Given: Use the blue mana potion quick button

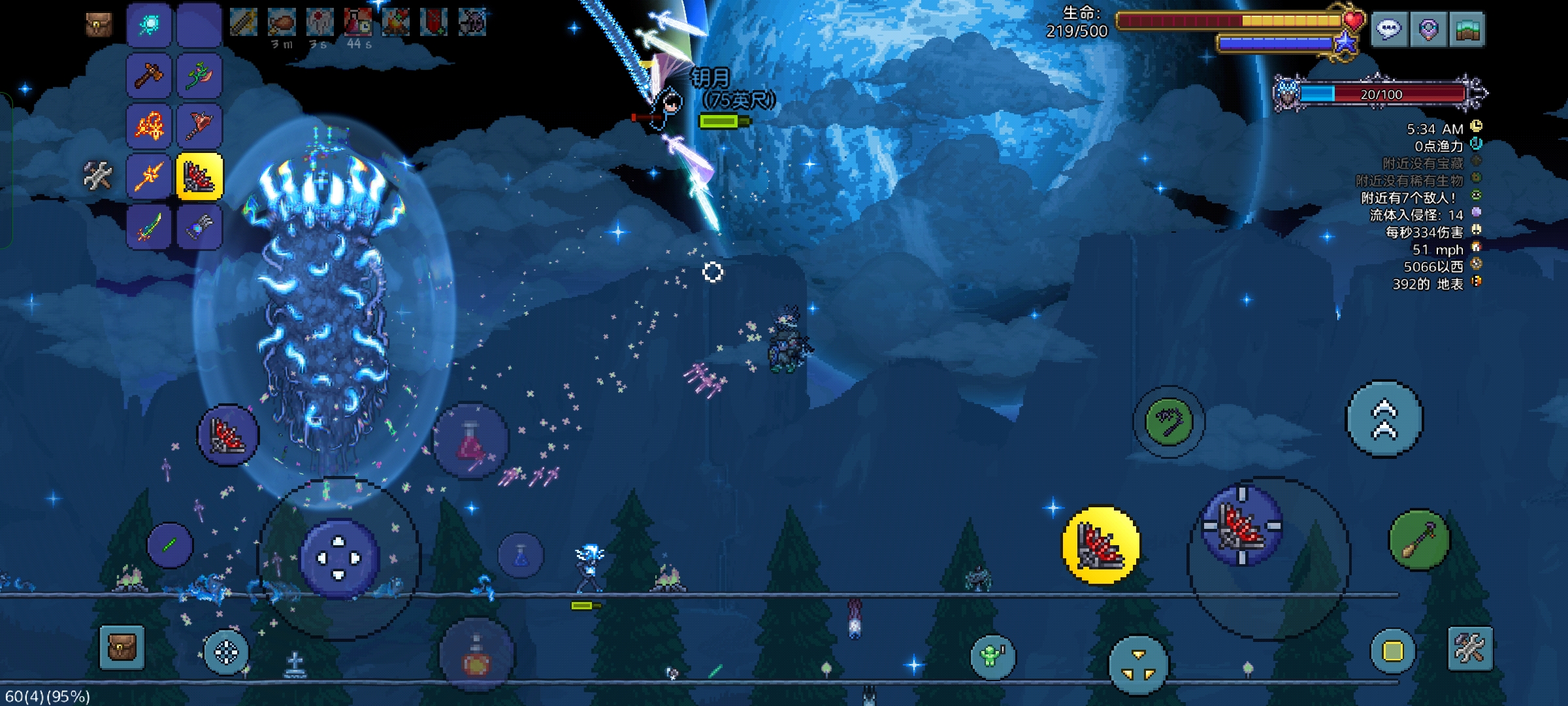Looking at the screenshot, I should point(521,556).
